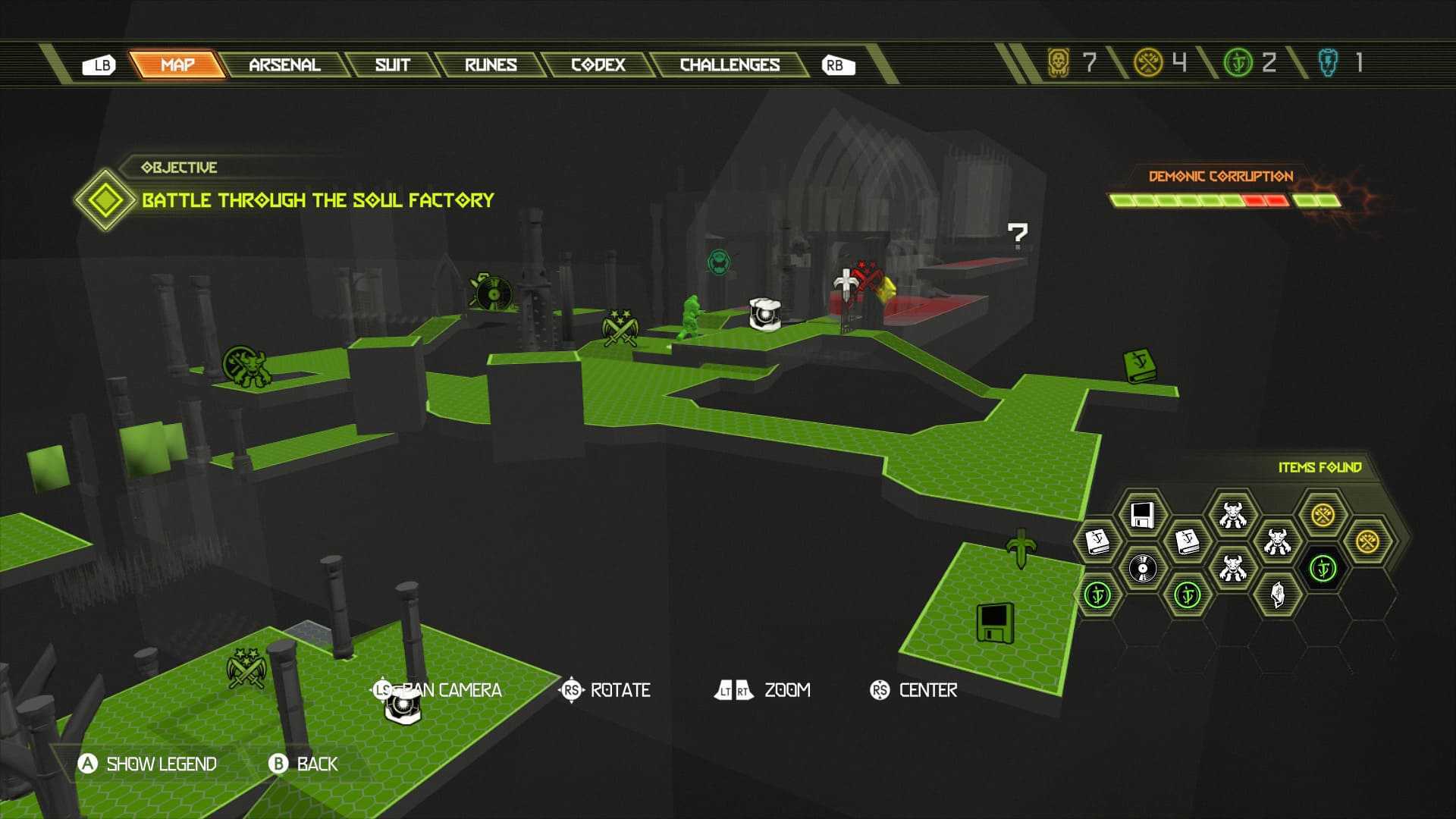Click the white question mark map marker
Image resolution: width=1456 pixels, height=819 pixels.
1017,237
